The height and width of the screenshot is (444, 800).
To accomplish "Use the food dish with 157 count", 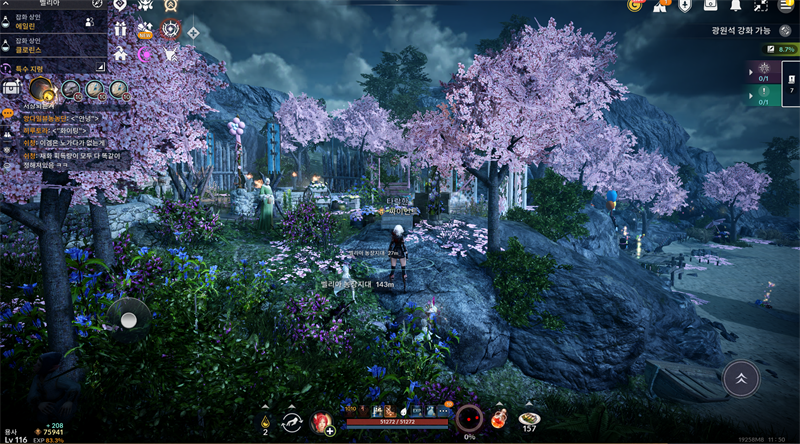I will tap(529, 418).
